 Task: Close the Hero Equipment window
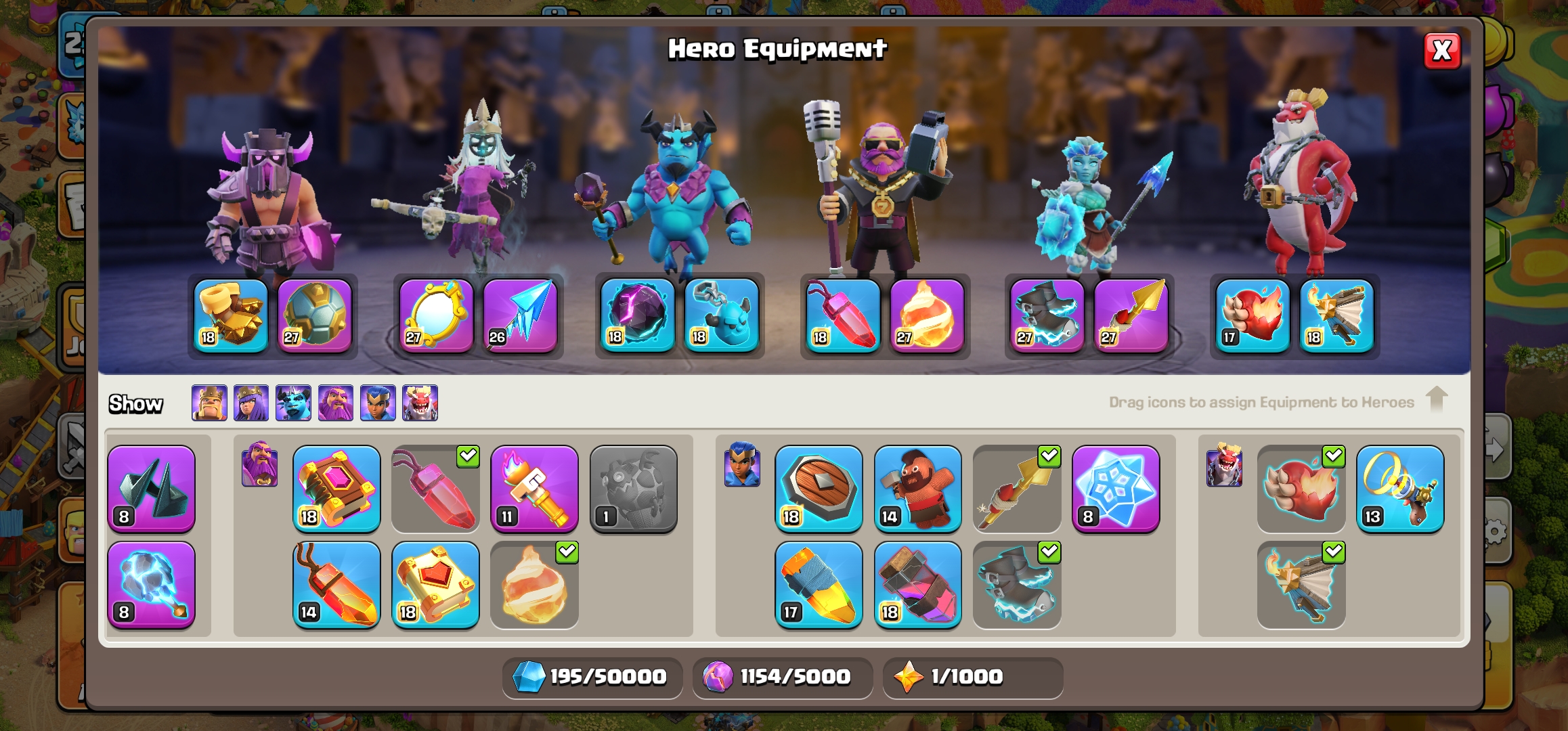tap(1441, 51)
